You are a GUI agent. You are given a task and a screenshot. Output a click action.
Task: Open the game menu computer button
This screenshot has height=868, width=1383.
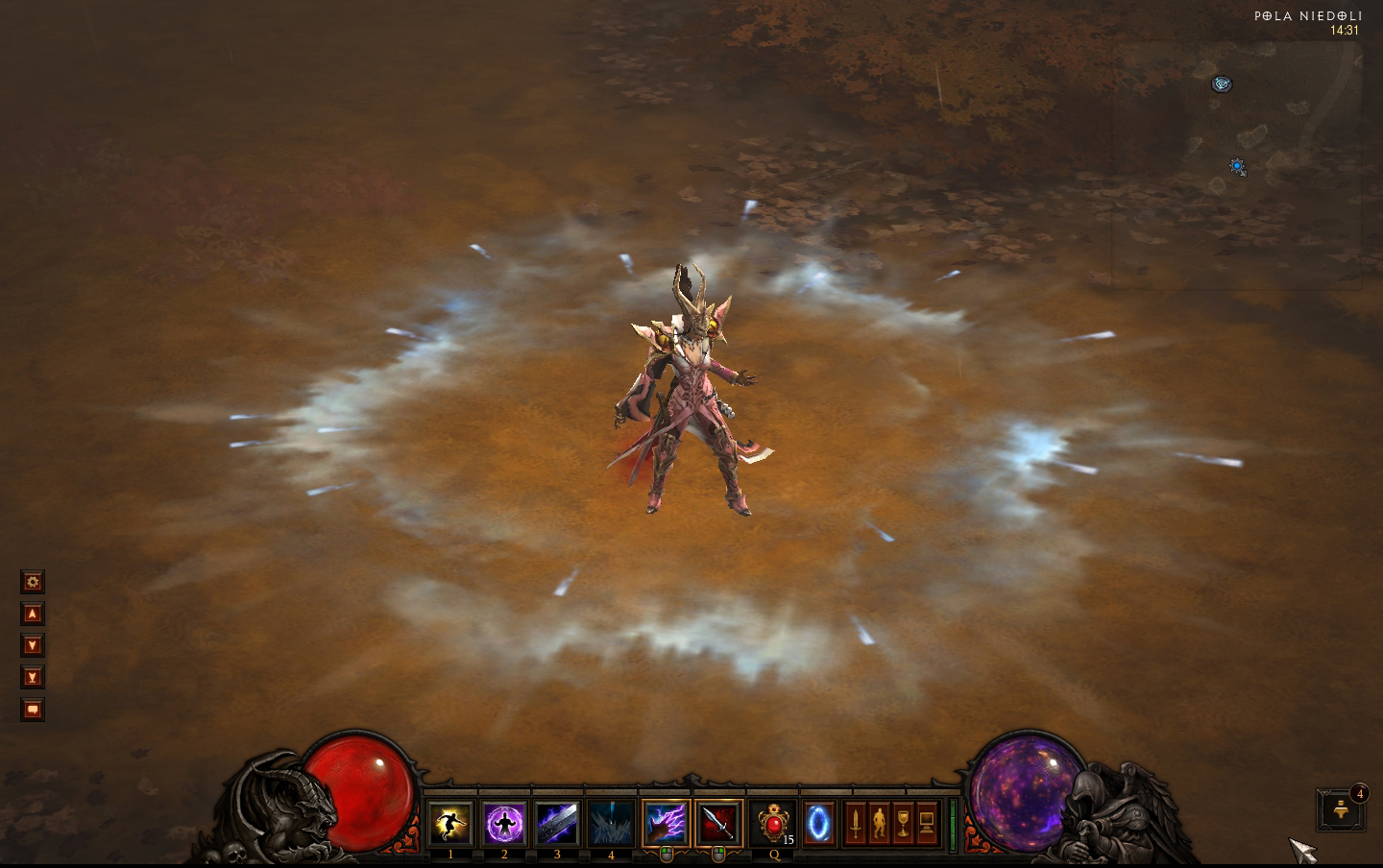[927, 823]
